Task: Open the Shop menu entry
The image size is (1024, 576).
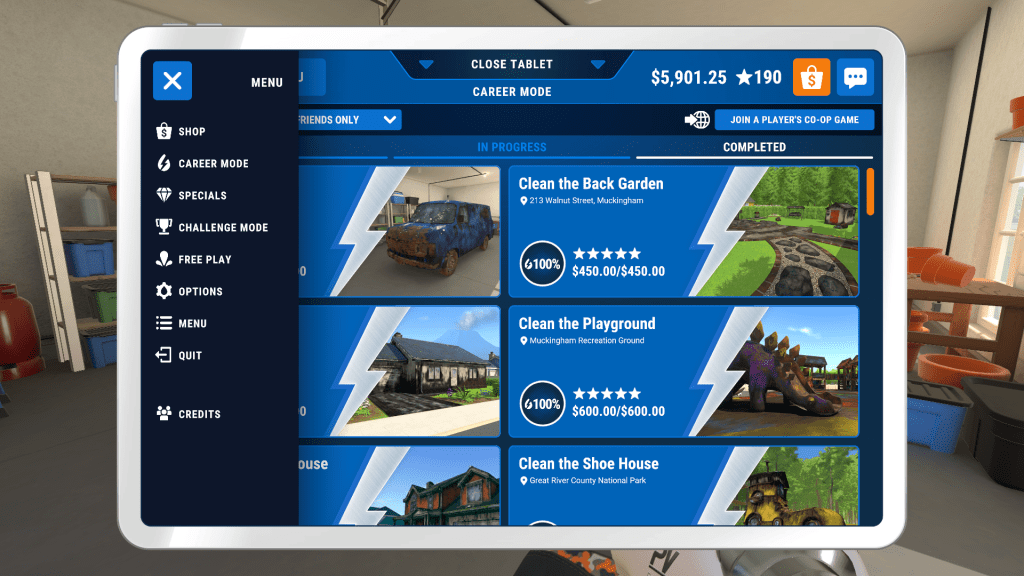Action: click(191, 132)
